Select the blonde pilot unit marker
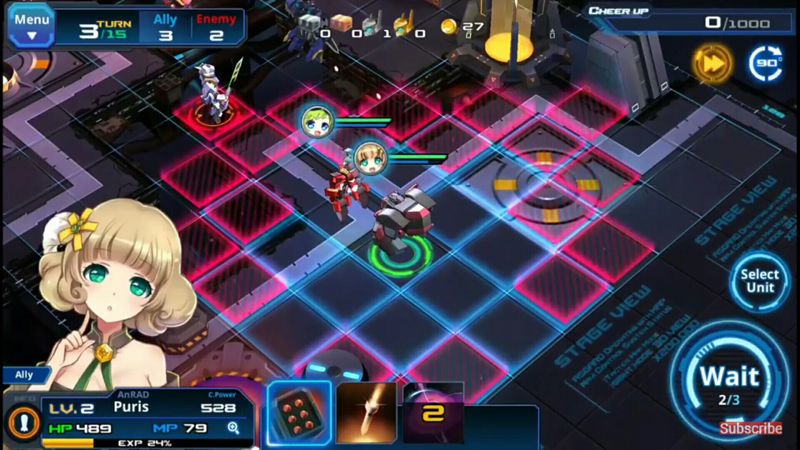The height and width of the screenshot is (450, 800). [369, 157]
